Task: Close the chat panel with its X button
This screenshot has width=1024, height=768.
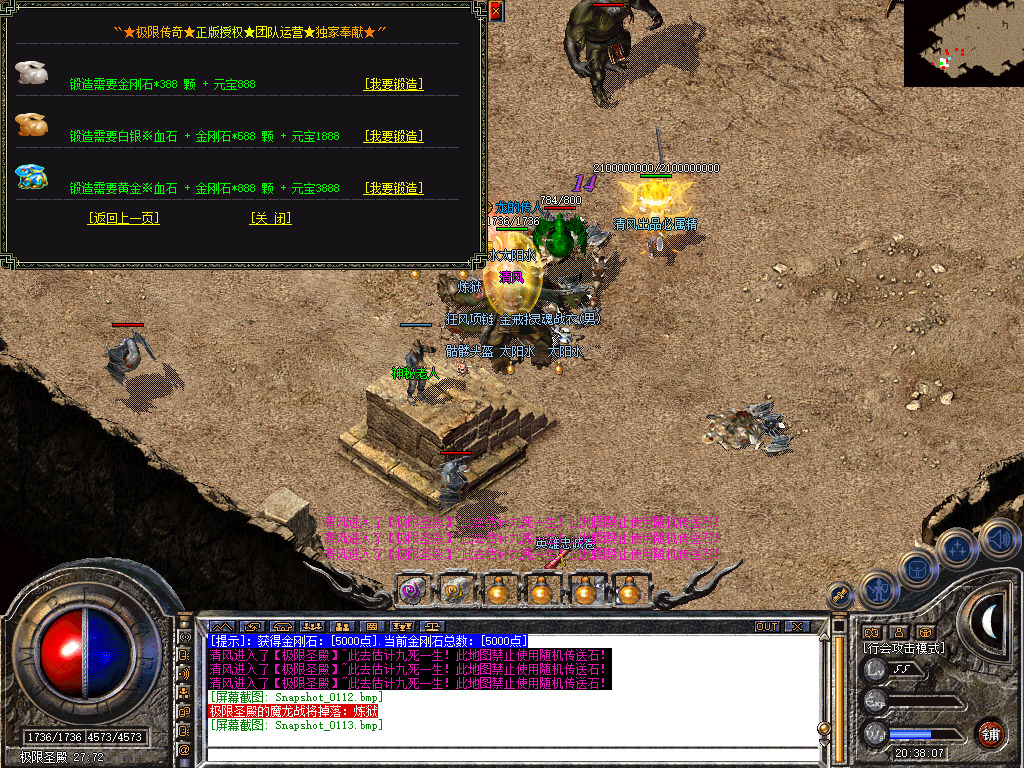Action: coord(797,627)
